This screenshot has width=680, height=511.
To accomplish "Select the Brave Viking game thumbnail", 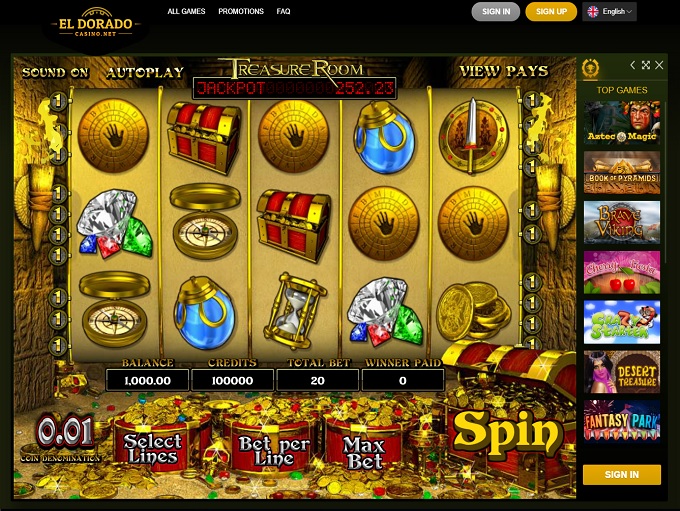I will coord(621,222).
